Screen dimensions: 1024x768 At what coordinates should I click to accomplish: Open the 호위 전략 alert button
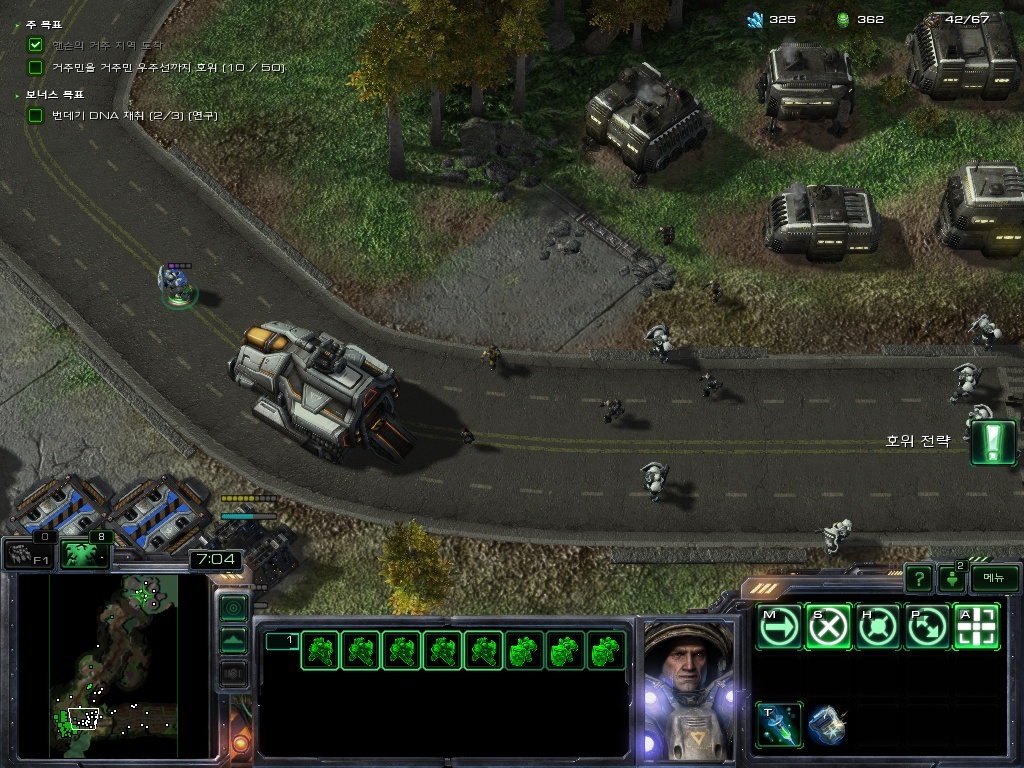click(x=993, y=442)
